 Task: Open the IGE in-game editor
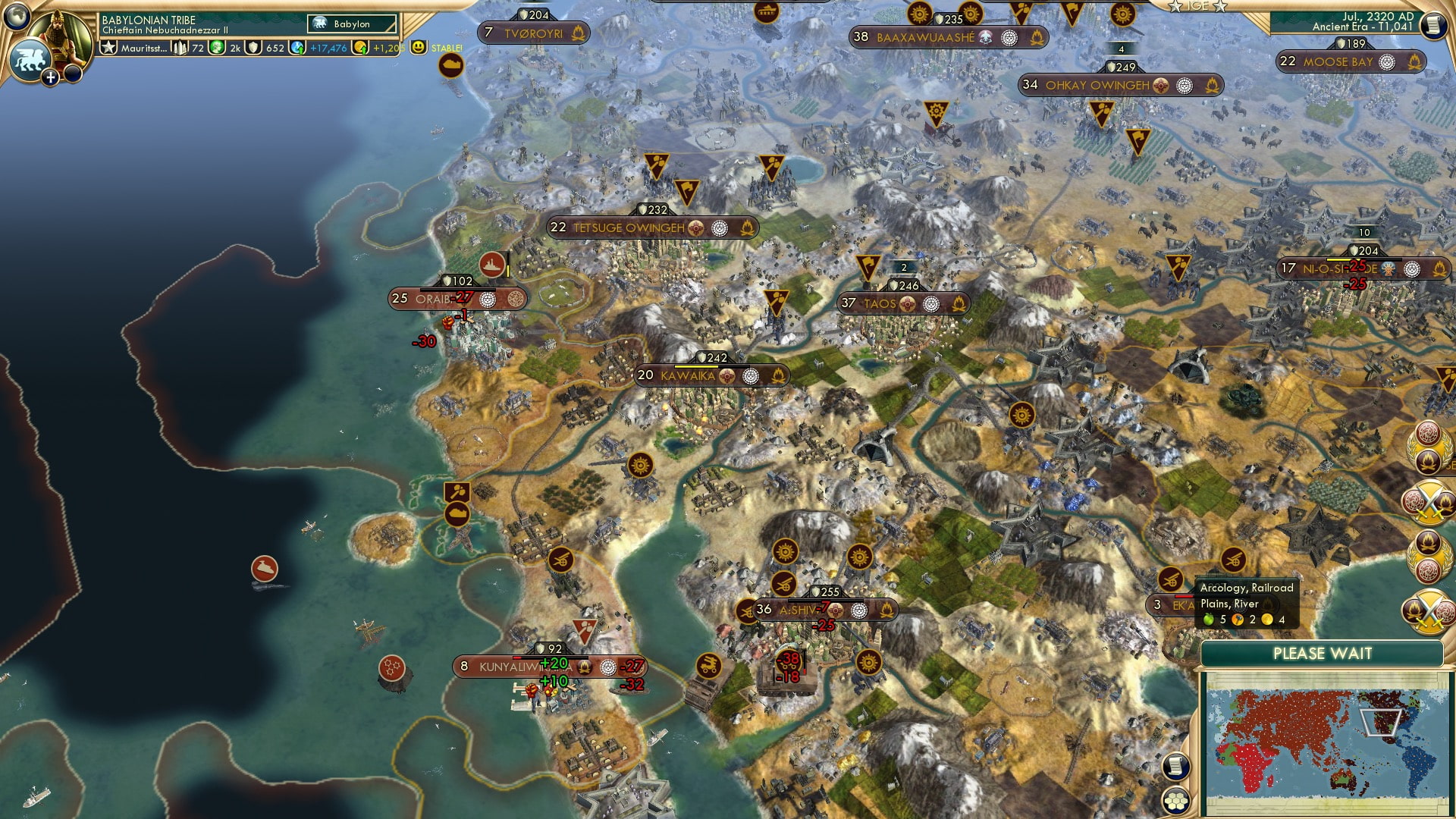[1197, 6]
